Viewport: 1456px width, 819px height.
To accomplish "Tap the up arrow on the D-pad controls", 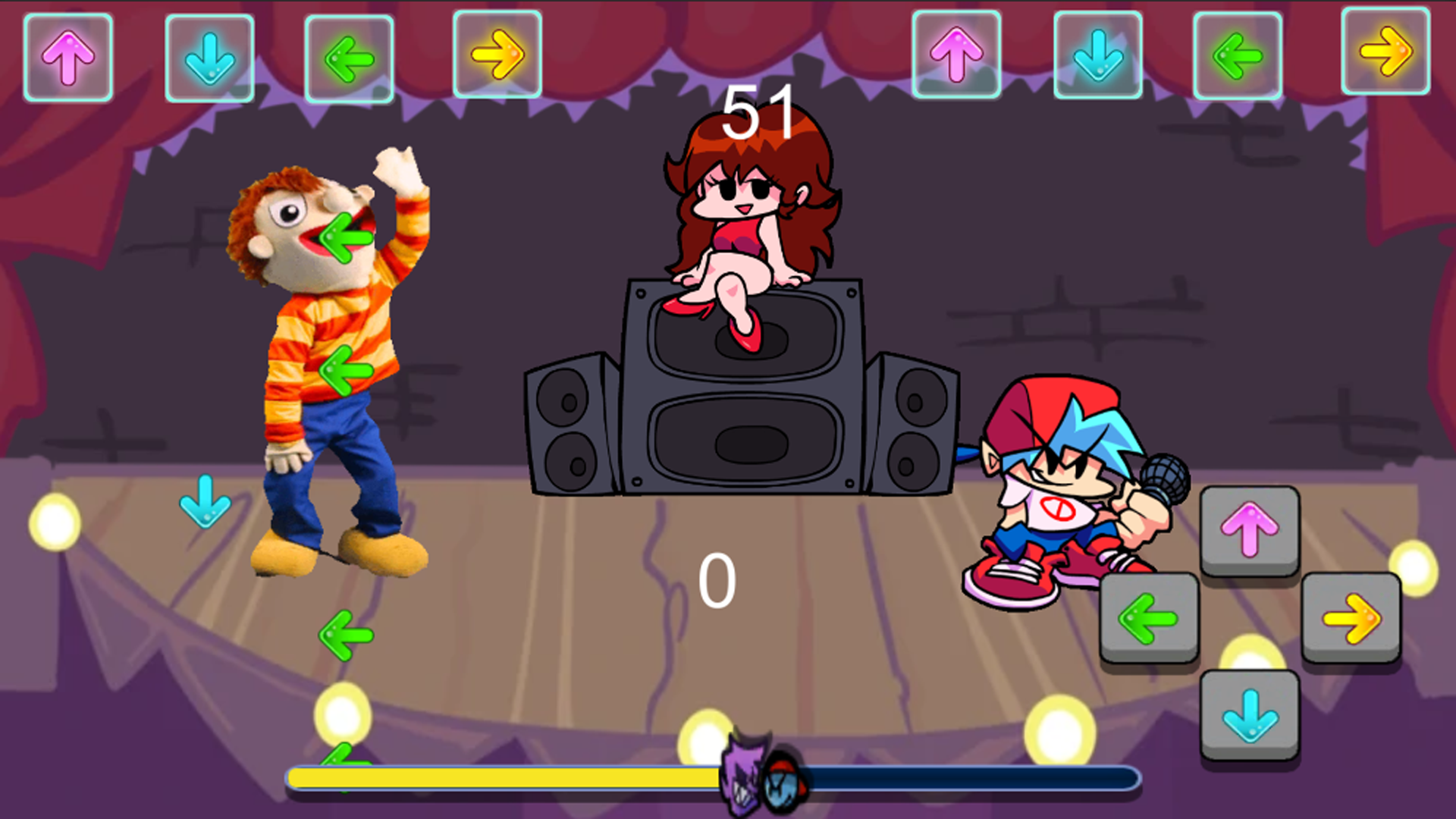I will [x=1250, y=531].
